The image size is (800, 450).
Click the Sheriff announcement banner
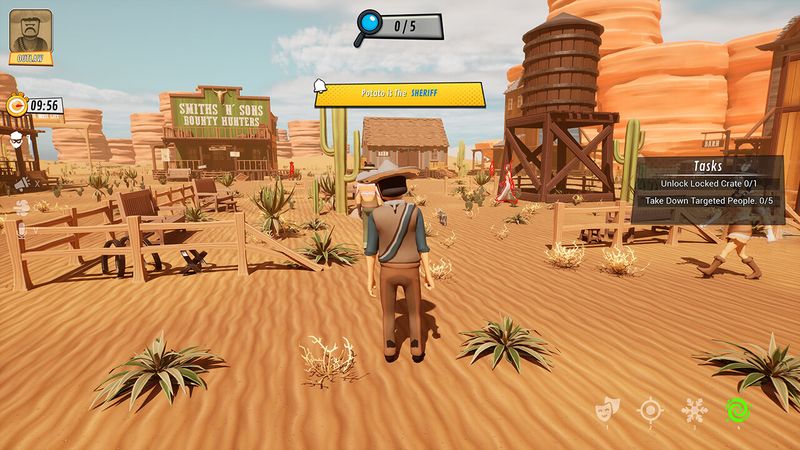click(x=400, y=94)
